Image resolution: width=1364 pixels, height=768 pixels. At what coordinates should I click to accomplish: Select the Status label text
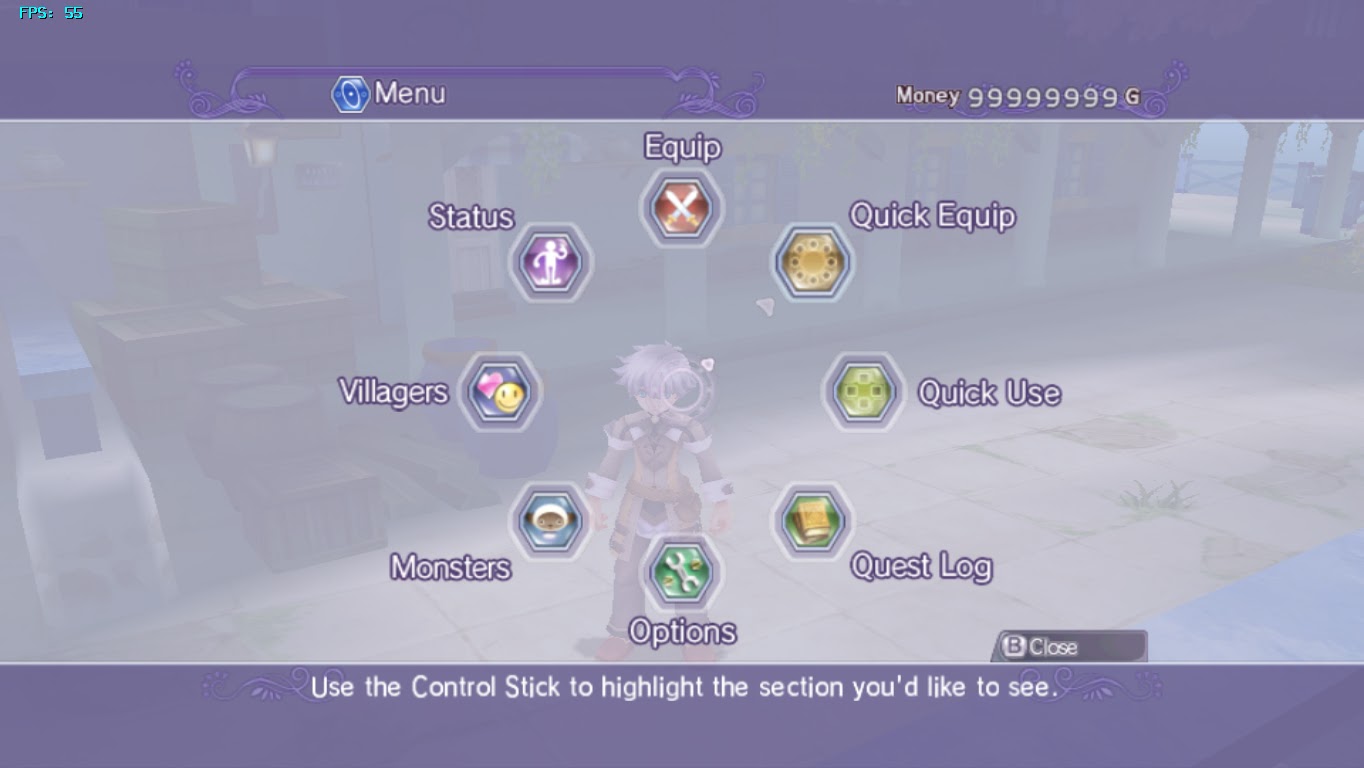tap(470, 217)
